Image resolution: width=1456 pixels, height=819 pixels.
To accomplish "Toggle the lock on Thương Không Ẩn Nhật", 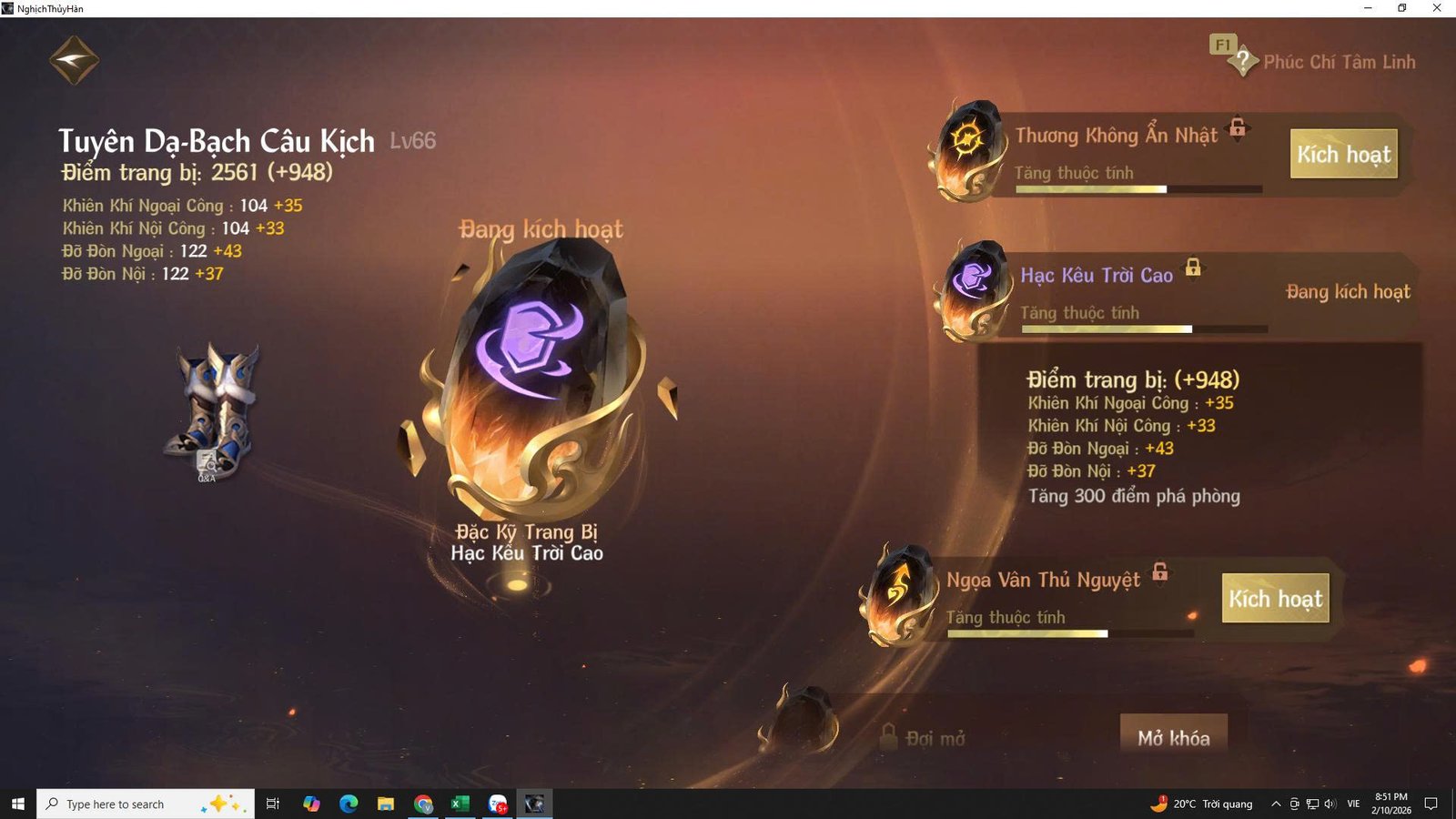I will [x=1238, y=129].
